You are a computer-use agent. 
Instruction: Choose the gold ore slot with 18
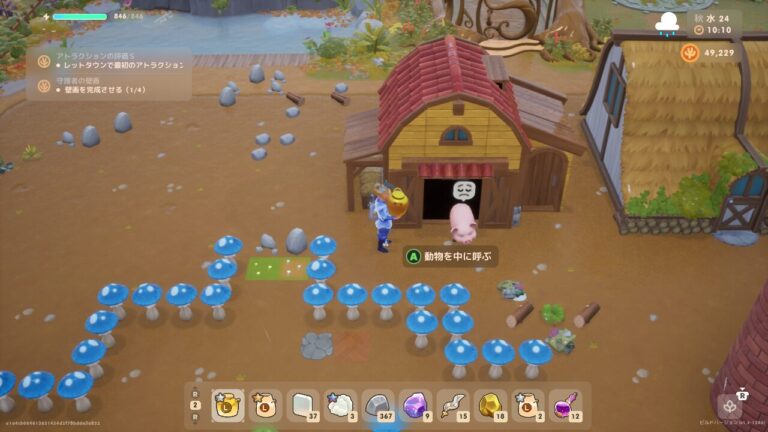[x=491, y=404]
